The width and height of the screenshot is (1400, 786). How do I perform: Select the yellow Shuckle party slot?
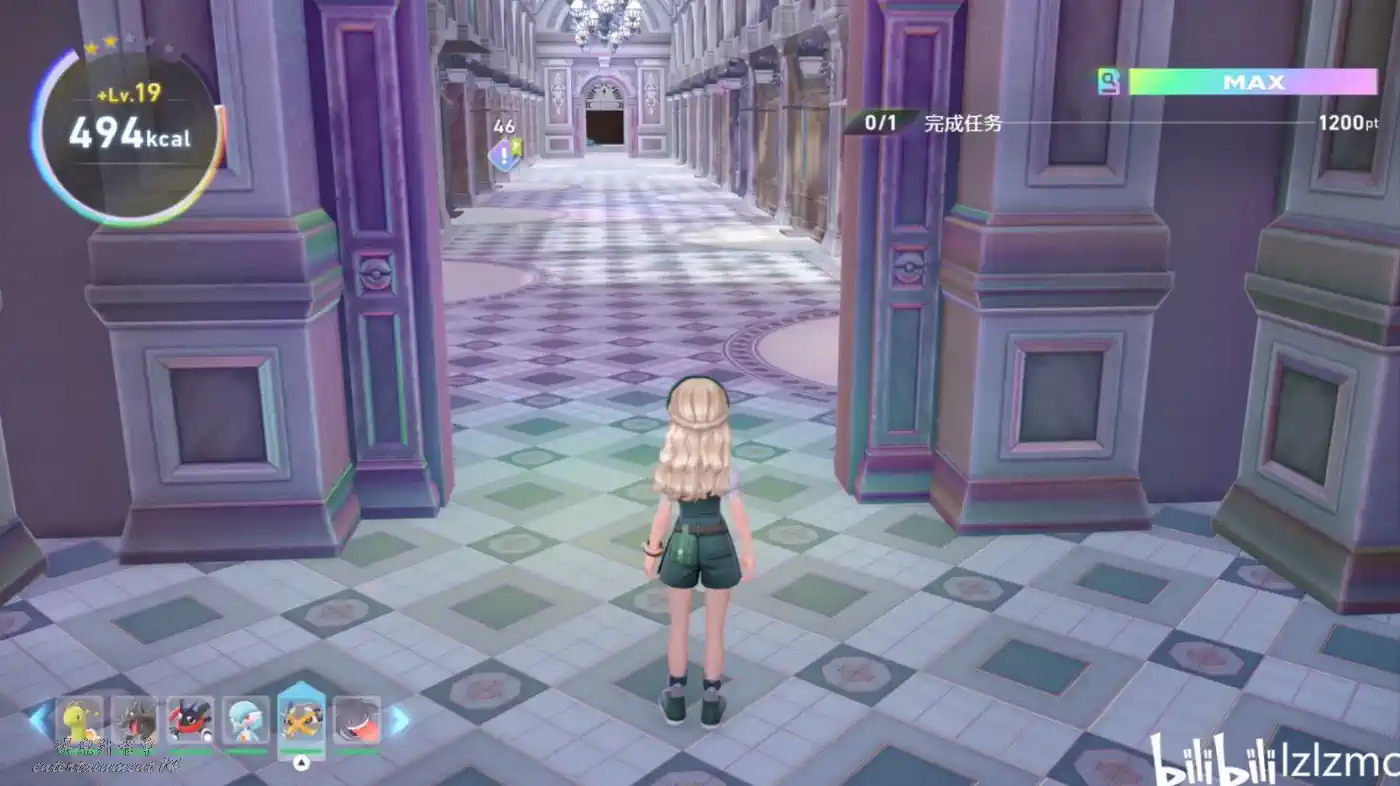click(x=79, y=721)
